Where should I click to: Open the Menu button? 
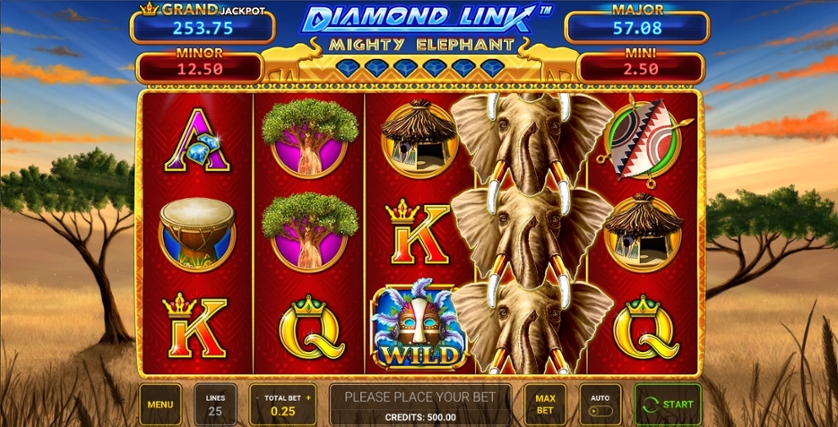tap(160, 404)
